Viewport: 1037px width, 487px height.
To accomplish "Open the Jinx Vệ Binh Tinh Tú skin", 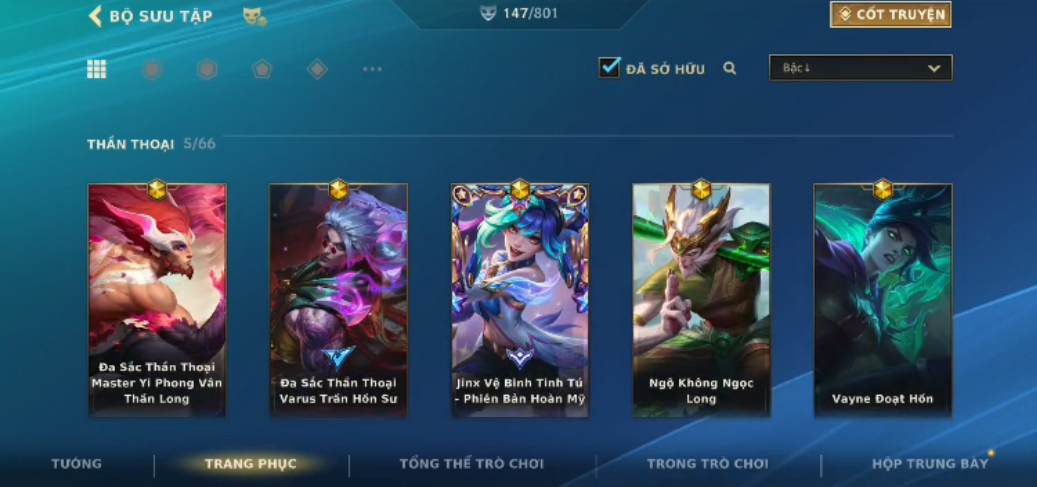I will click(520, 300).
